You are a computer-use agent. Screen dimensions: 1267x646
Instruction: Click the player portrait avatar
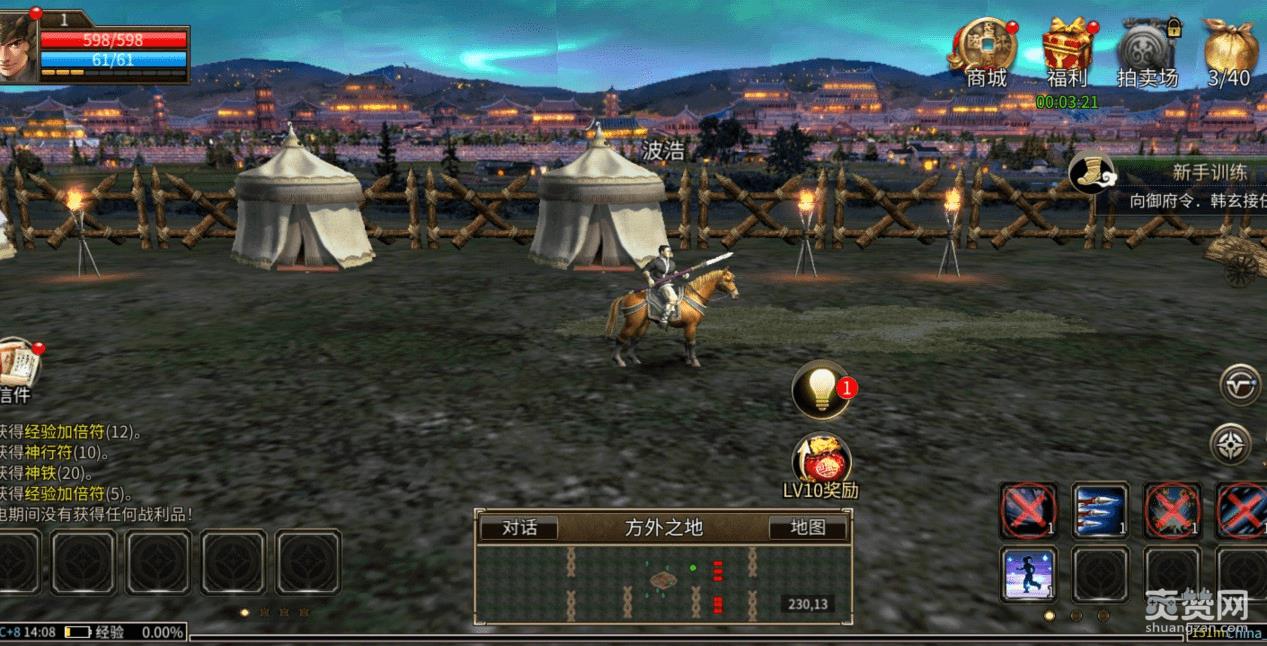click(x=18, y=46)
